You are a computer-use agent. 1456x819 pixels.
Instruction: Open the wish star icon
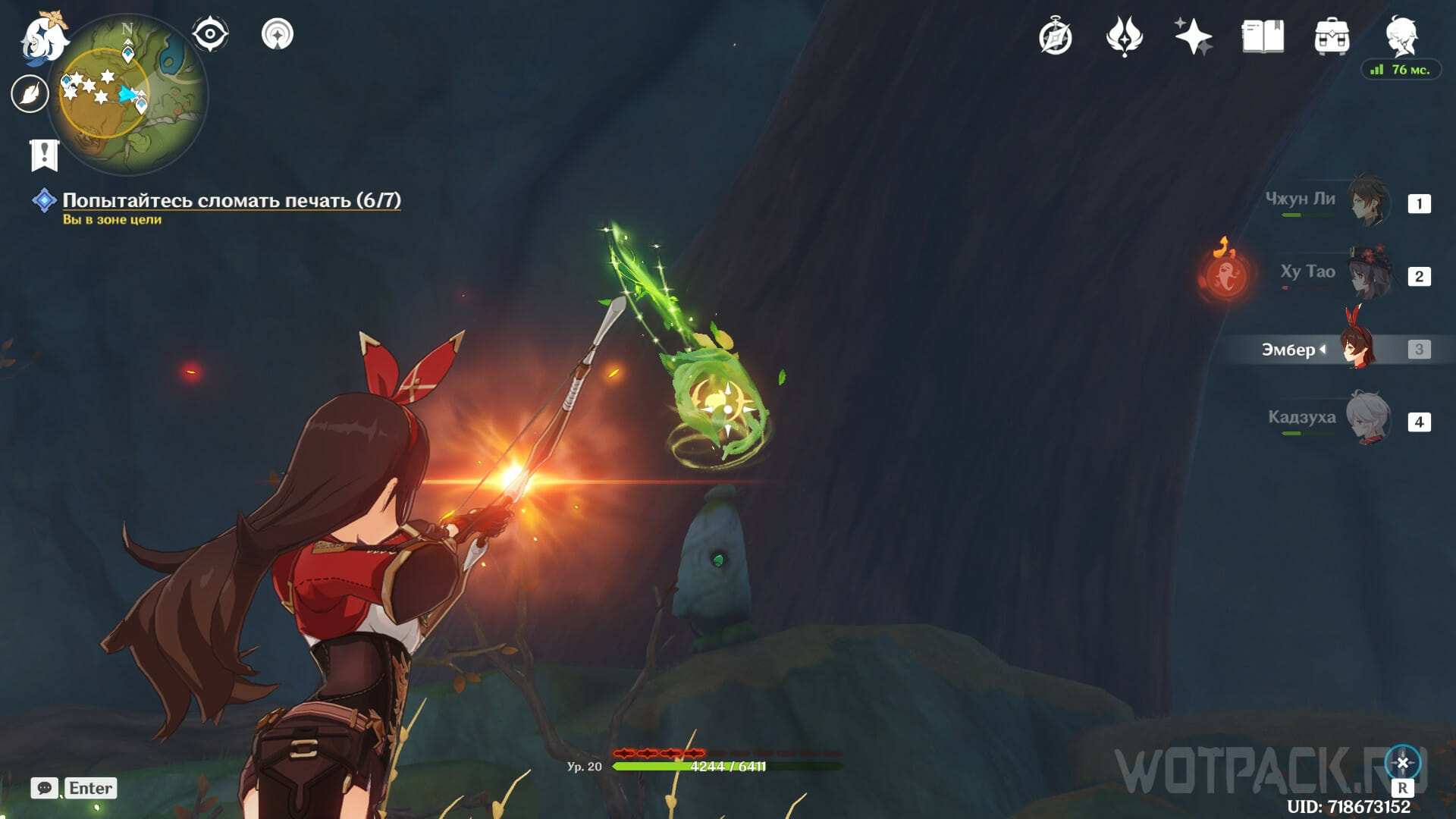(1193, 36)
